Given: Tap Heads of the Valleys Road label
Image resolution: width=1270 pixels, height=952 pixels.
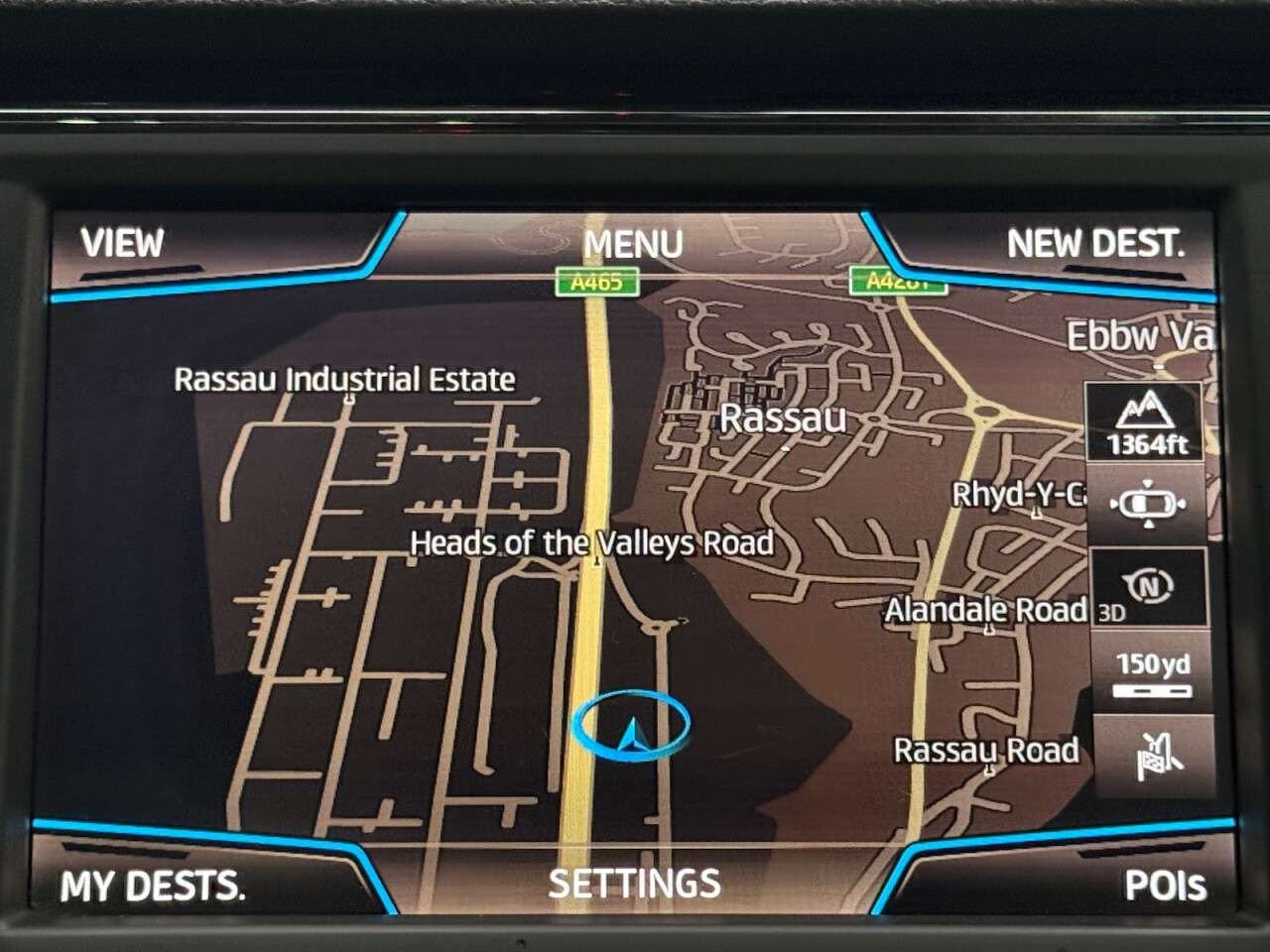Looking at the screenshot, I should pos(592,543).
